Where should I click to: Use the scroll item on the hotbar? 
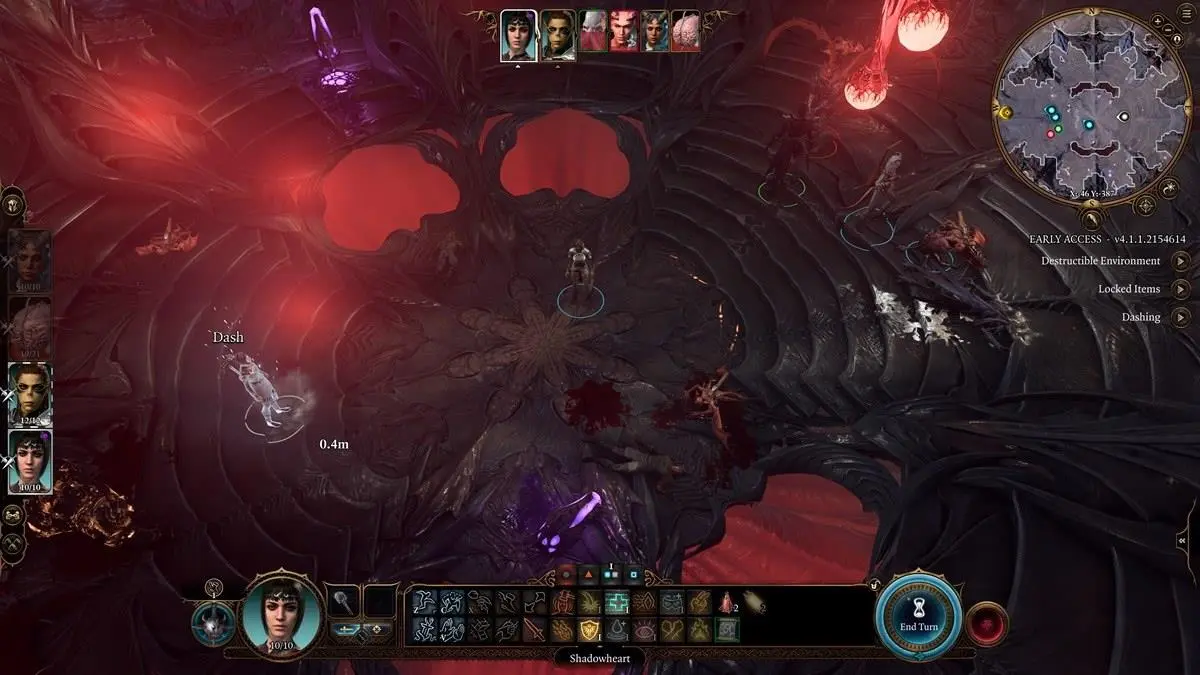click(x=754, y=602)
